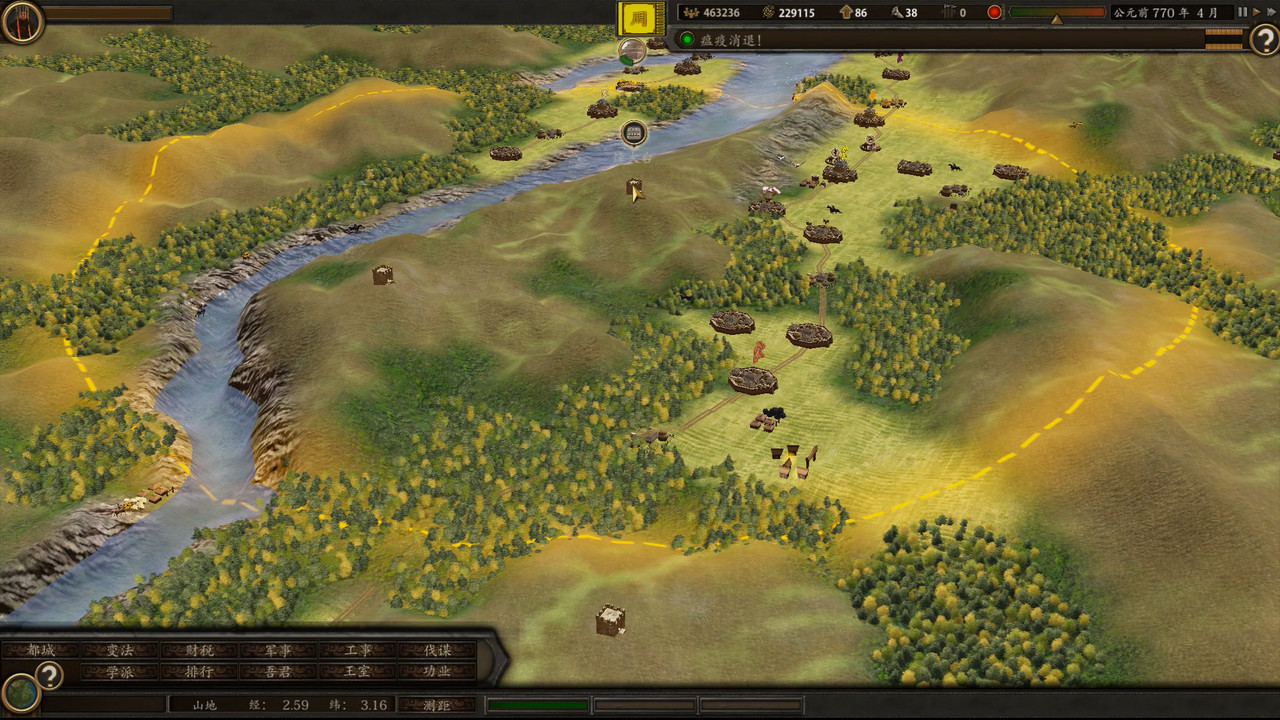Open the 军事 (military) menu
This screenshot has width=1280, height=720.
point(278,650)
